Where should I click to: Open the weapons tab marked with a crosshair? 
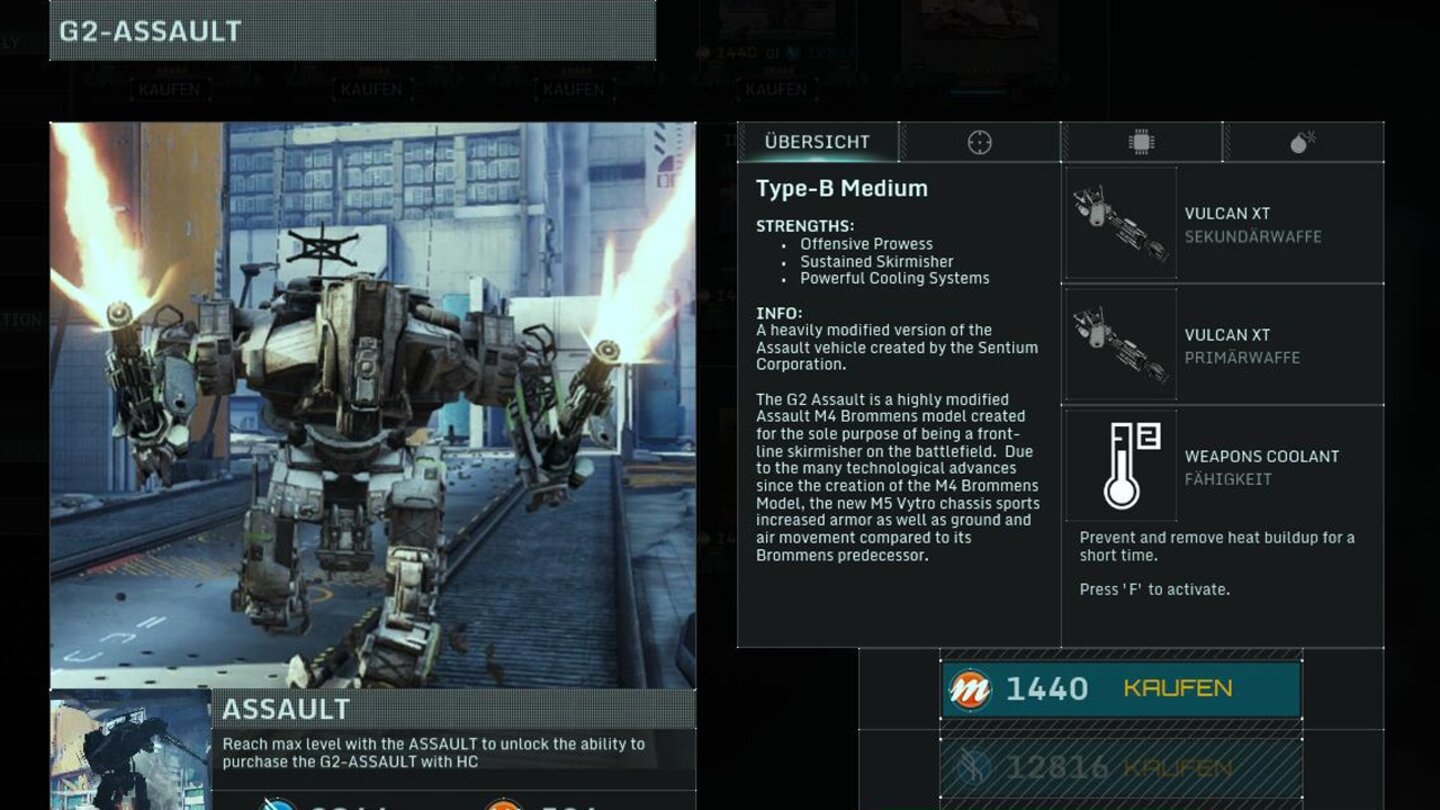977,141
